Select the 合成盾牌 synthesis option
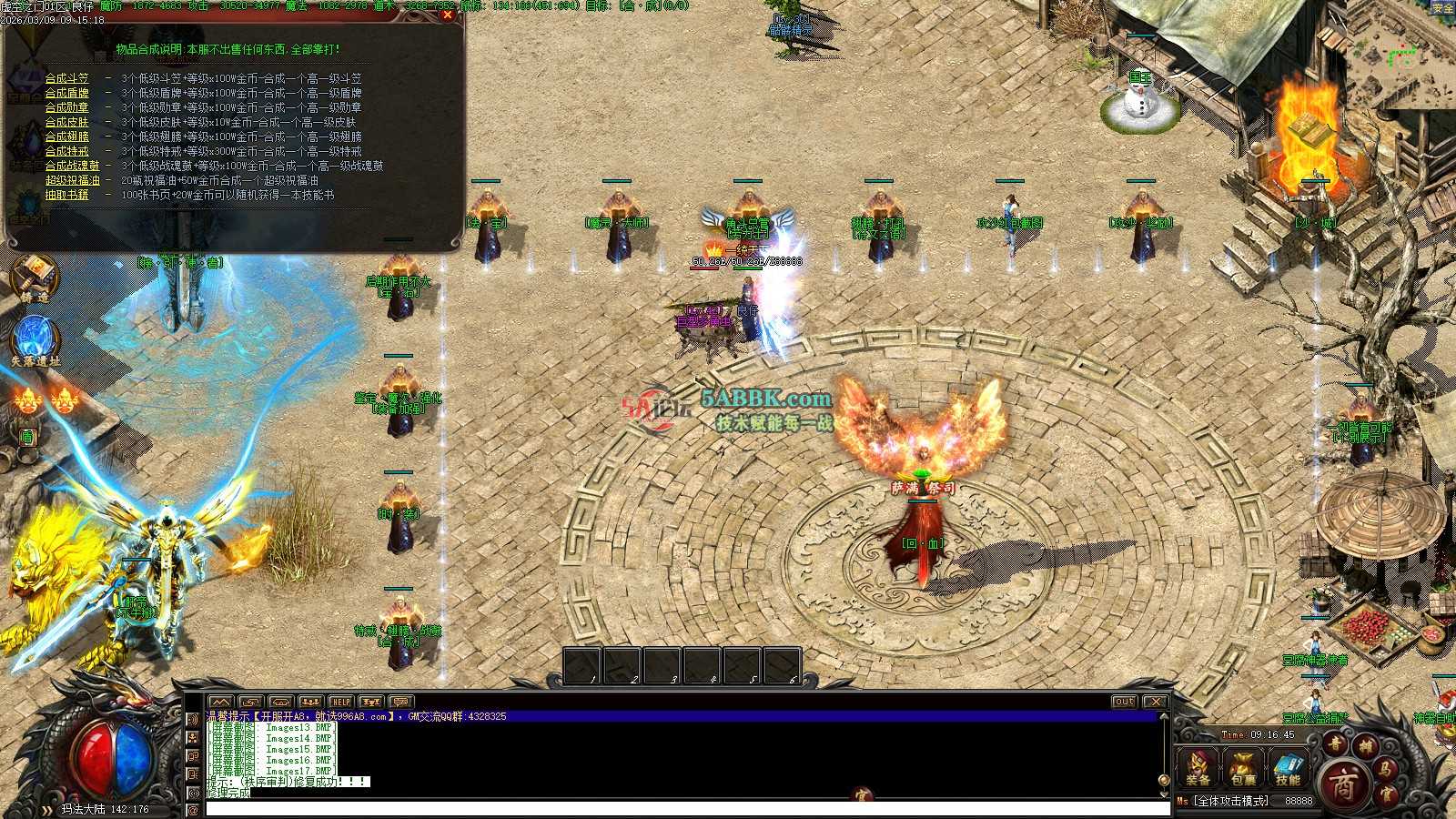This screenshot has width=1456, height=819. click(x=67, y=94)
